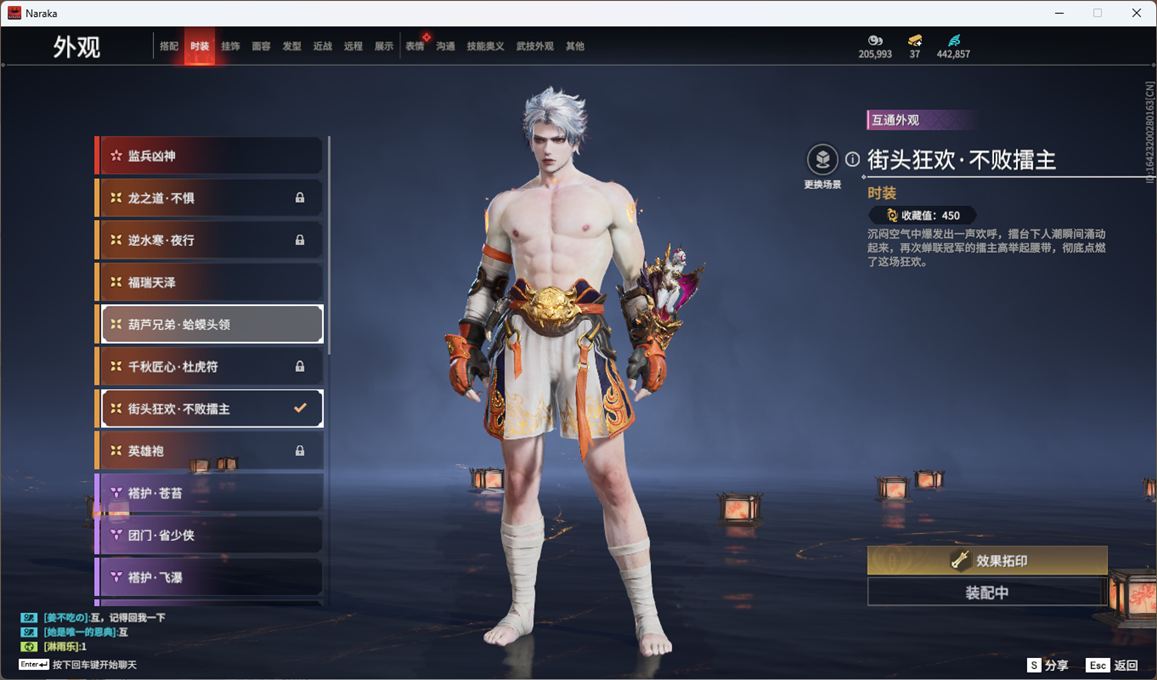Click the 更换场景 change scene icon
Screen dimensions: 1157x680
823,160
